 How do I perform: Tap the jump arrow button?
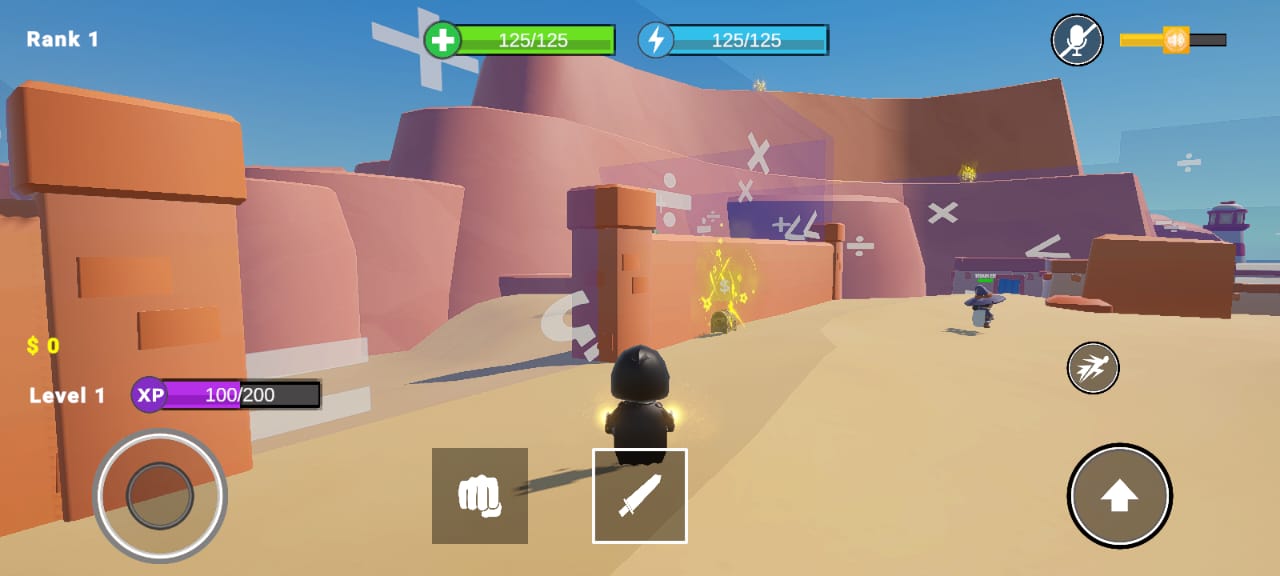1119,496
